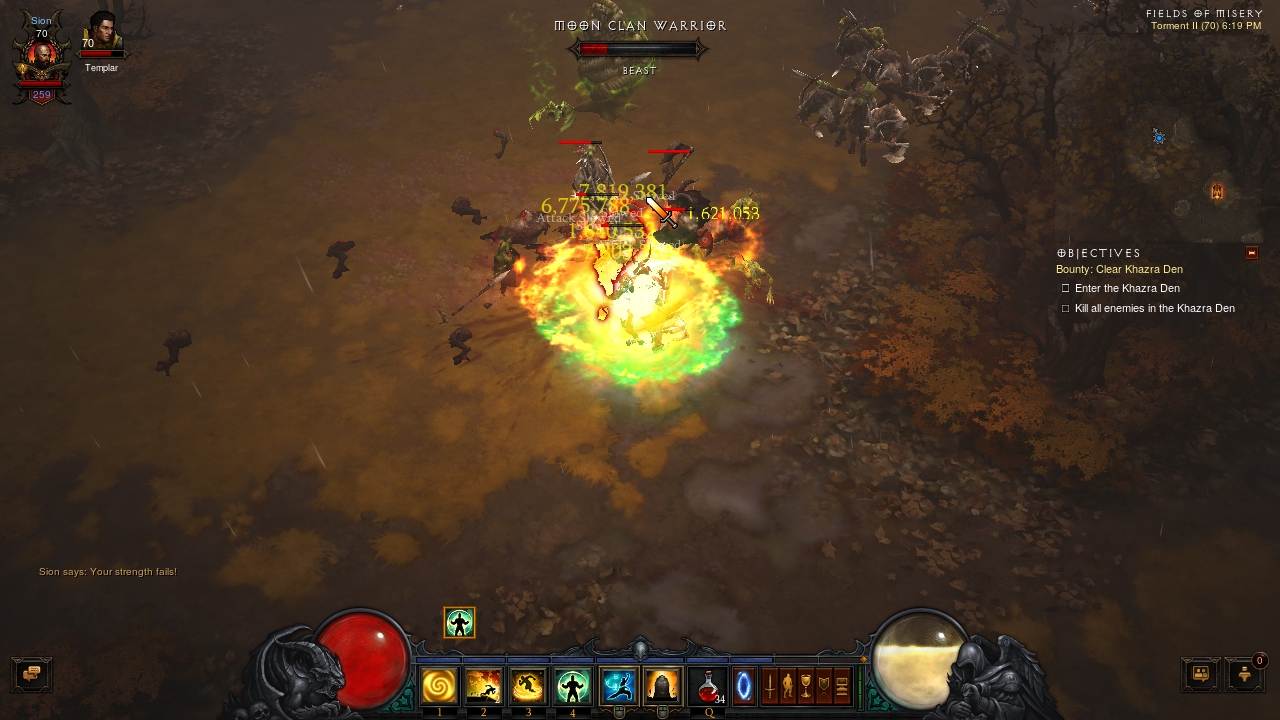Open the sword-icon skills menu button
Viewport: 1280px width, 720px height.
(x=770, y=687)
